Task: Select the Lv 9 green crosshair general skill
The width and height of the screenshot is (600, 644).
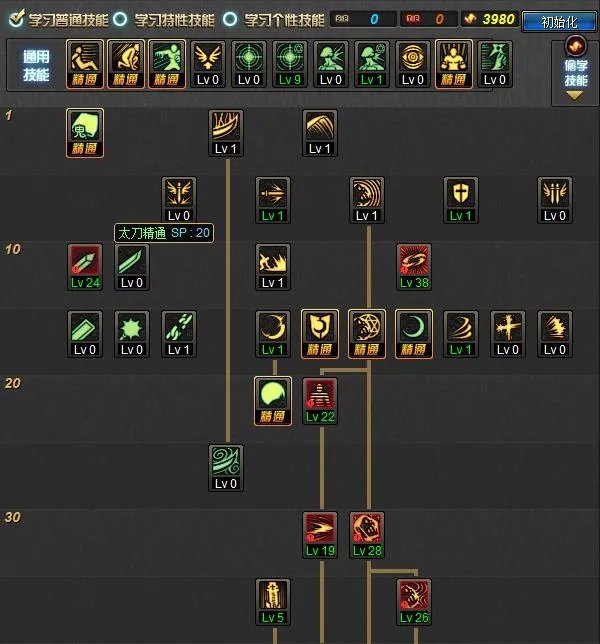Action: [x=290, y=59]
